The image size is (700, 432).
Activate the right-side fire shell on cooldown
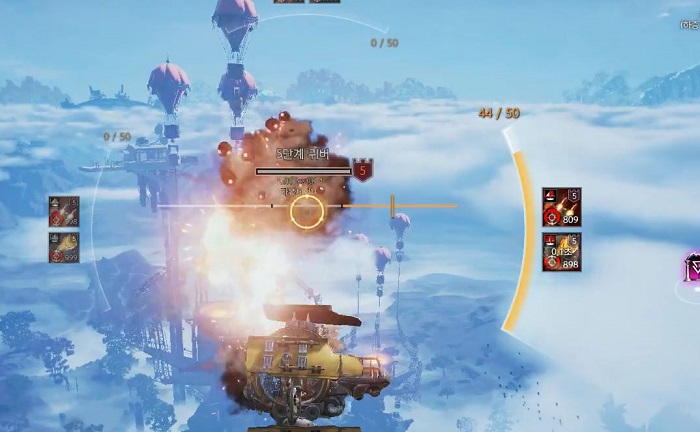pos(561,252)
